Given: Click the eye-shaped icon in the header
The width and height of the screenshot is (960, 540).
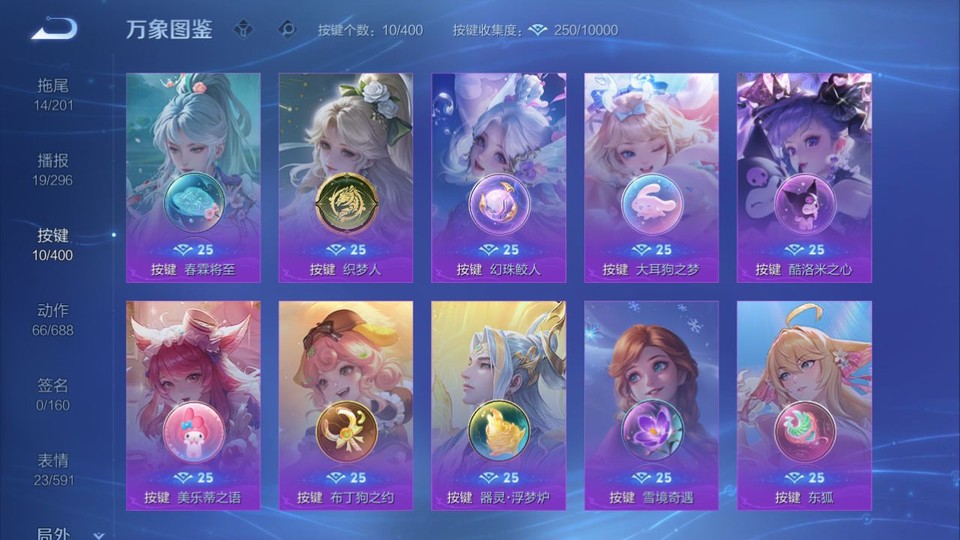Looking at the screenshot, I should (x=287, y=29).
